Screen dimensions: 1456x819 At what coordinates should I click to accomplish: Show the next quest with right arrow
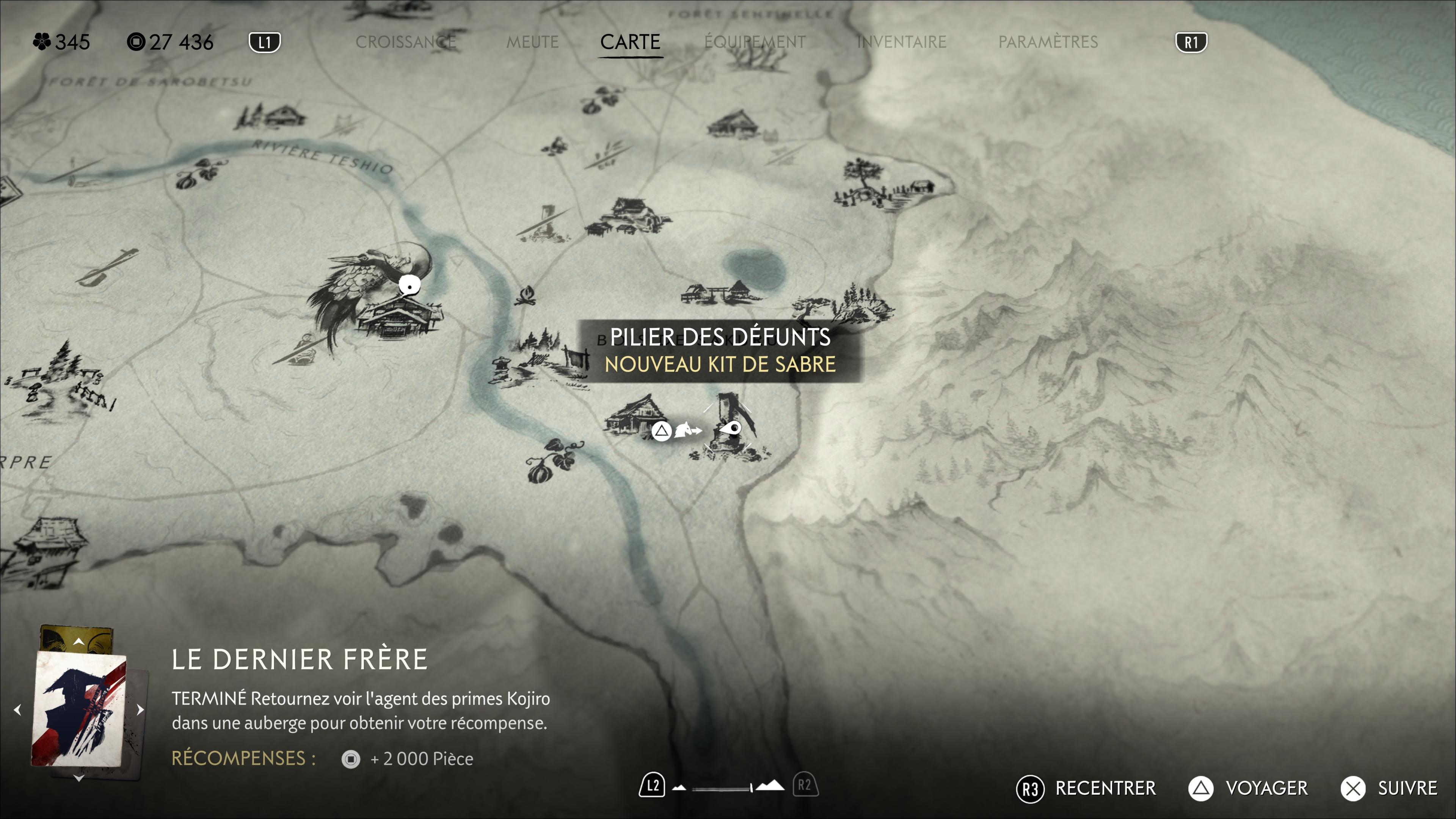(140, 709)
